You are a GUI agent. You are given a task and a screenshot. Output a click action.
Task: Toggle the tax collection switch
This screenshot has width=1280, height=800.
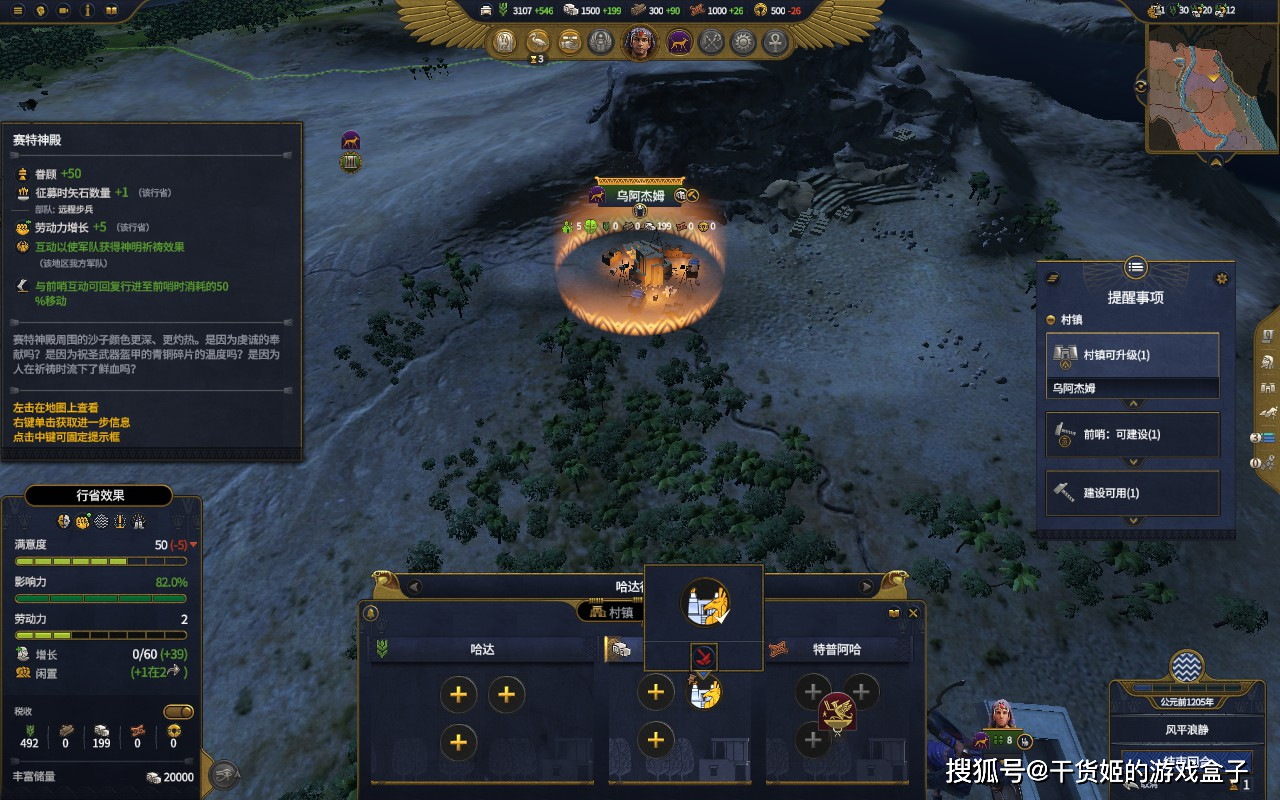[178, 711]
